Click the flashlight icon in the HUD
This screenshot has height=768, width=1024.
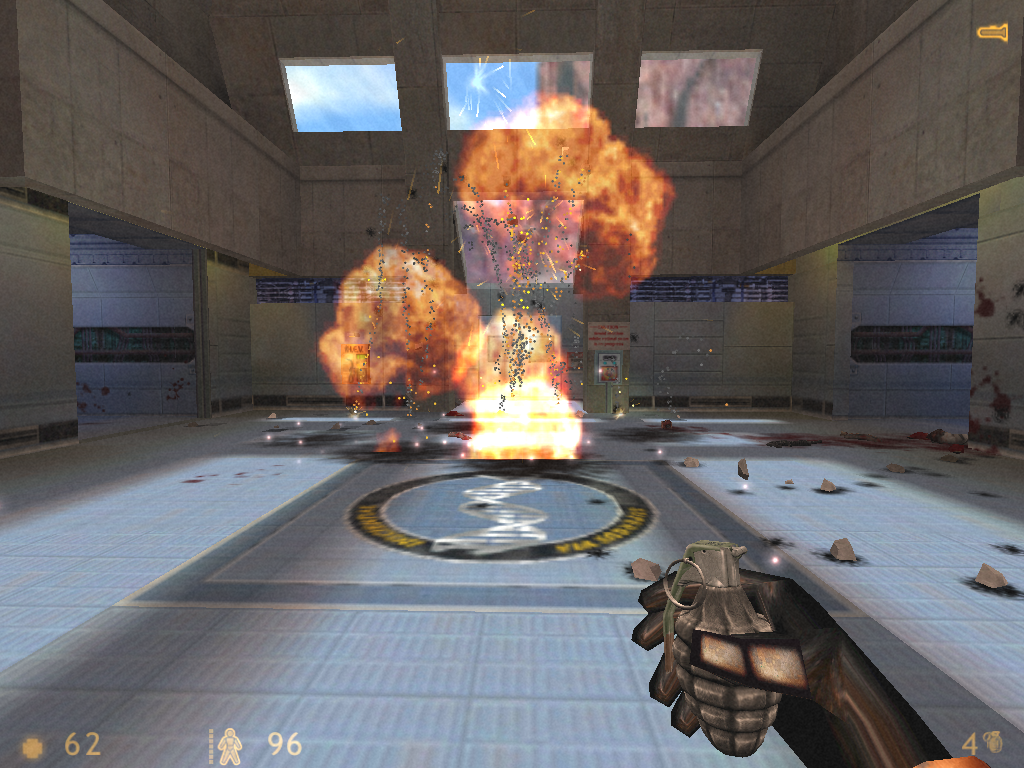pyautogui.click(x=992, y=32)
